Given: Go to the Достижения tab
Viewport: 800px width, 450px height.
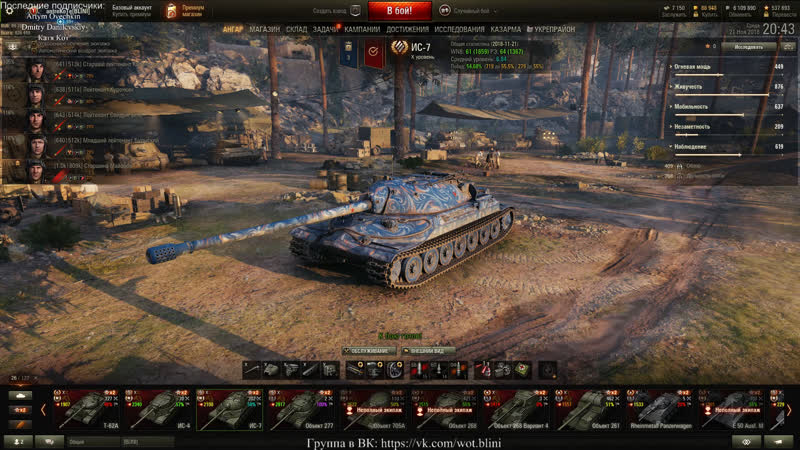Looking at the screenshot, I should click(x=408, y=30).
